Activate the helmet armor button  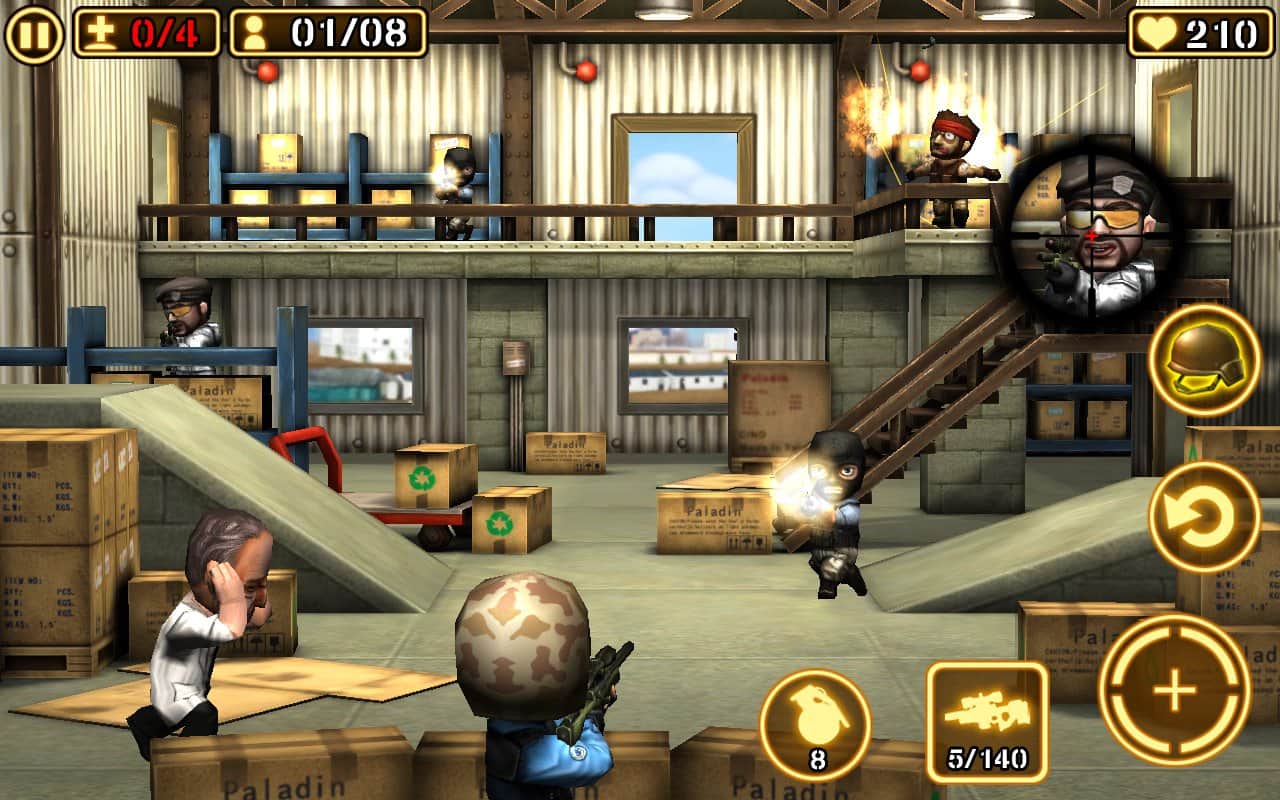pos(1204,360)
